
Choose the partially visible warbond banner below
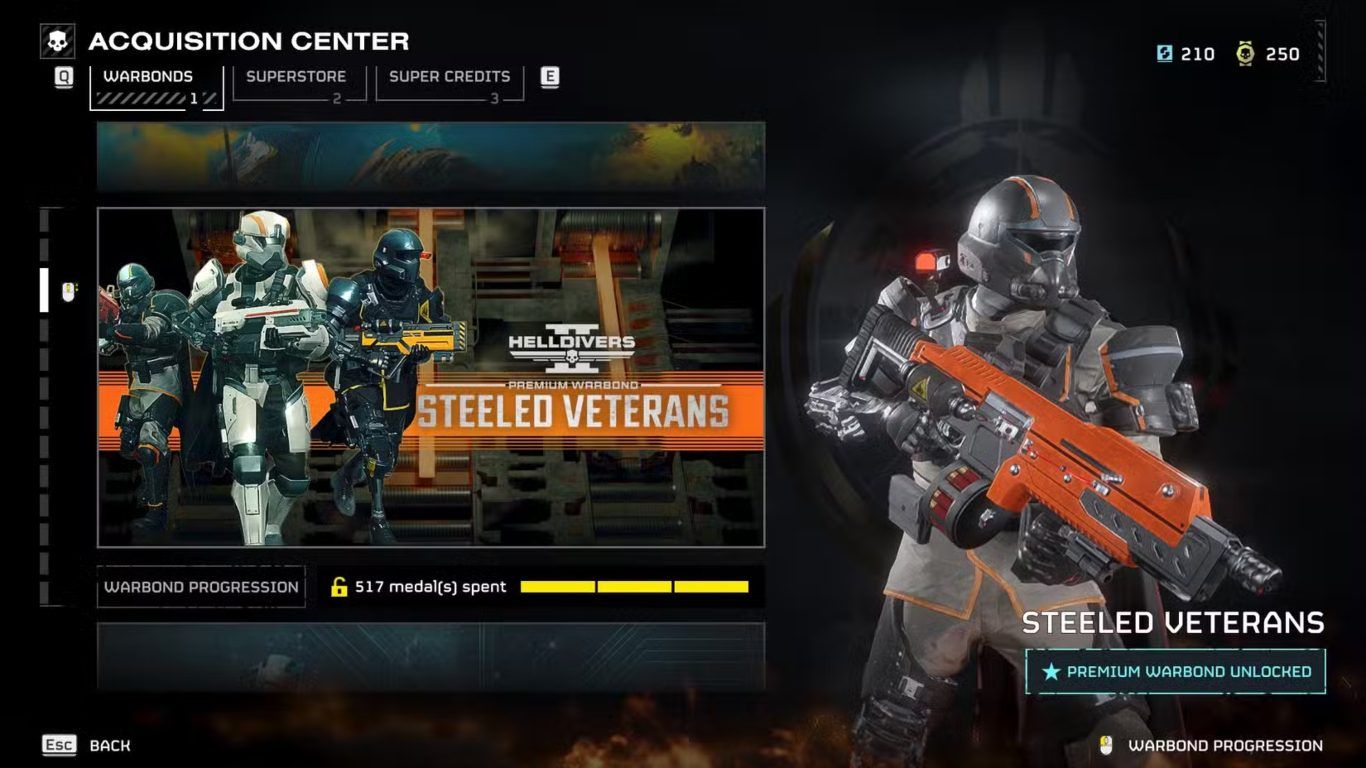tap(431, 656)
